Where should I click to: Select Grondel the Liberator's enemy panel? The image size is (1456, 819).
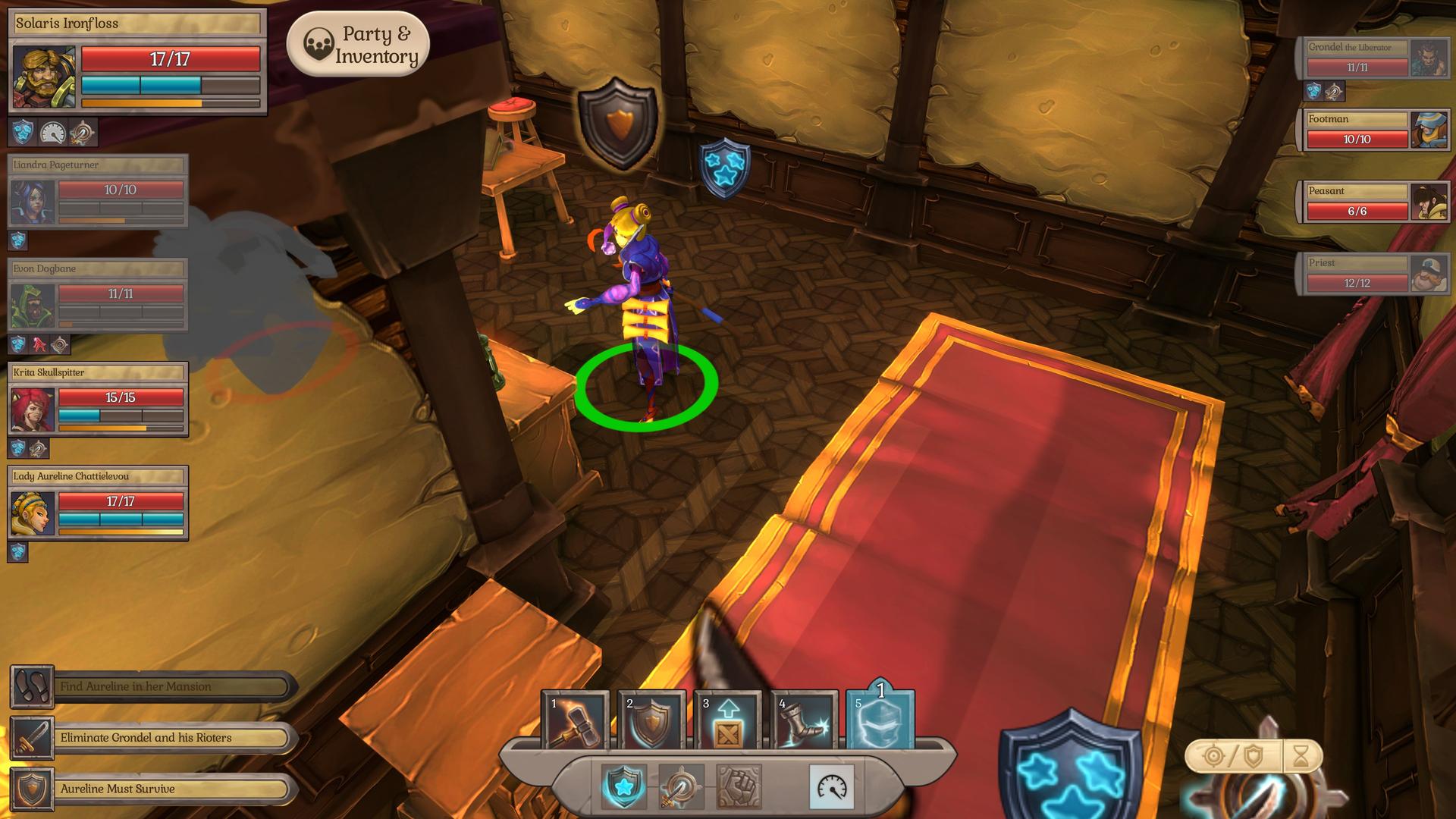click(x=1373, y=58)
